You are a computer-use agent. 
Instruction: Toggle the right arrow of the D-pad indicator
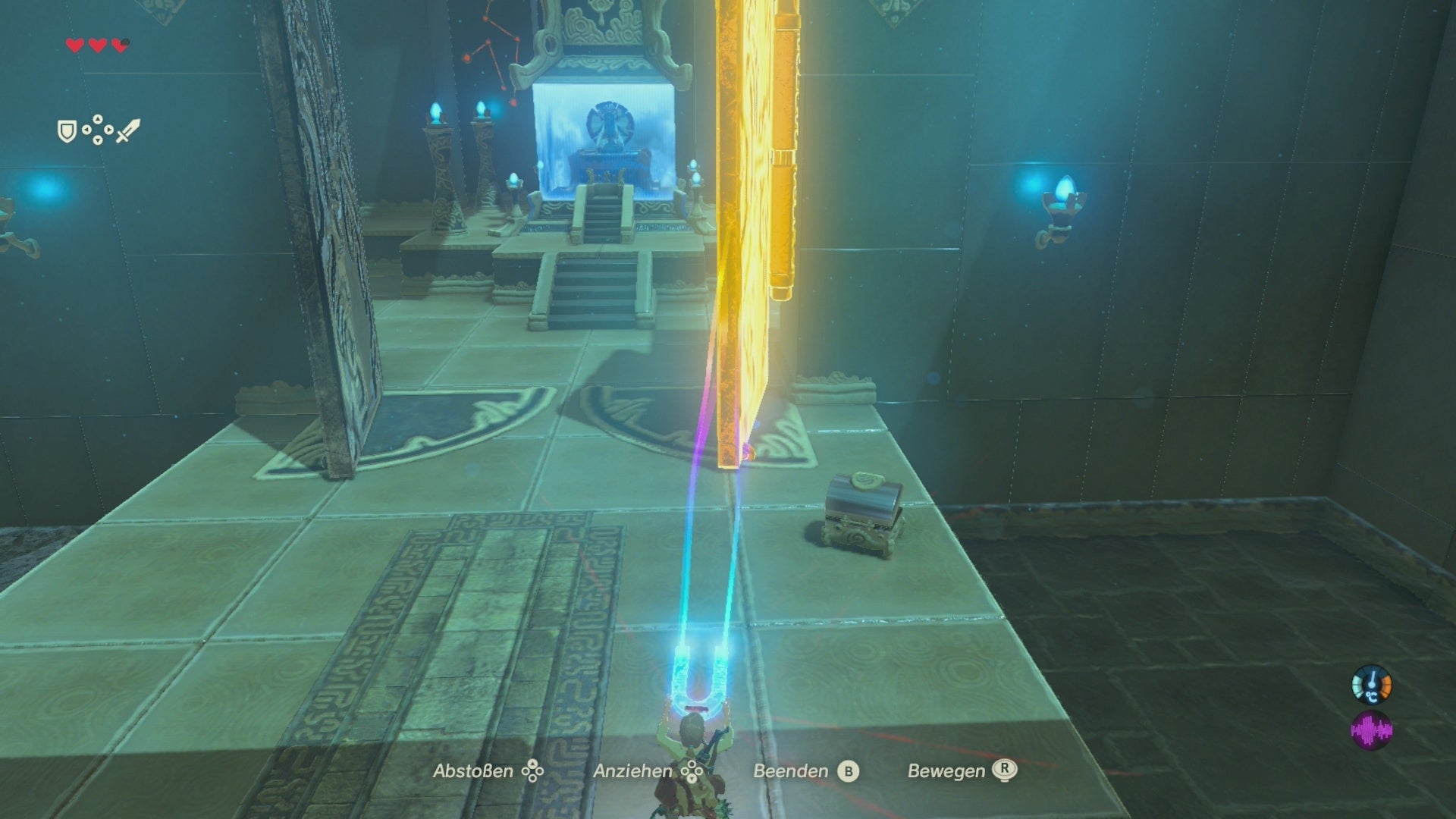point(108,130)
